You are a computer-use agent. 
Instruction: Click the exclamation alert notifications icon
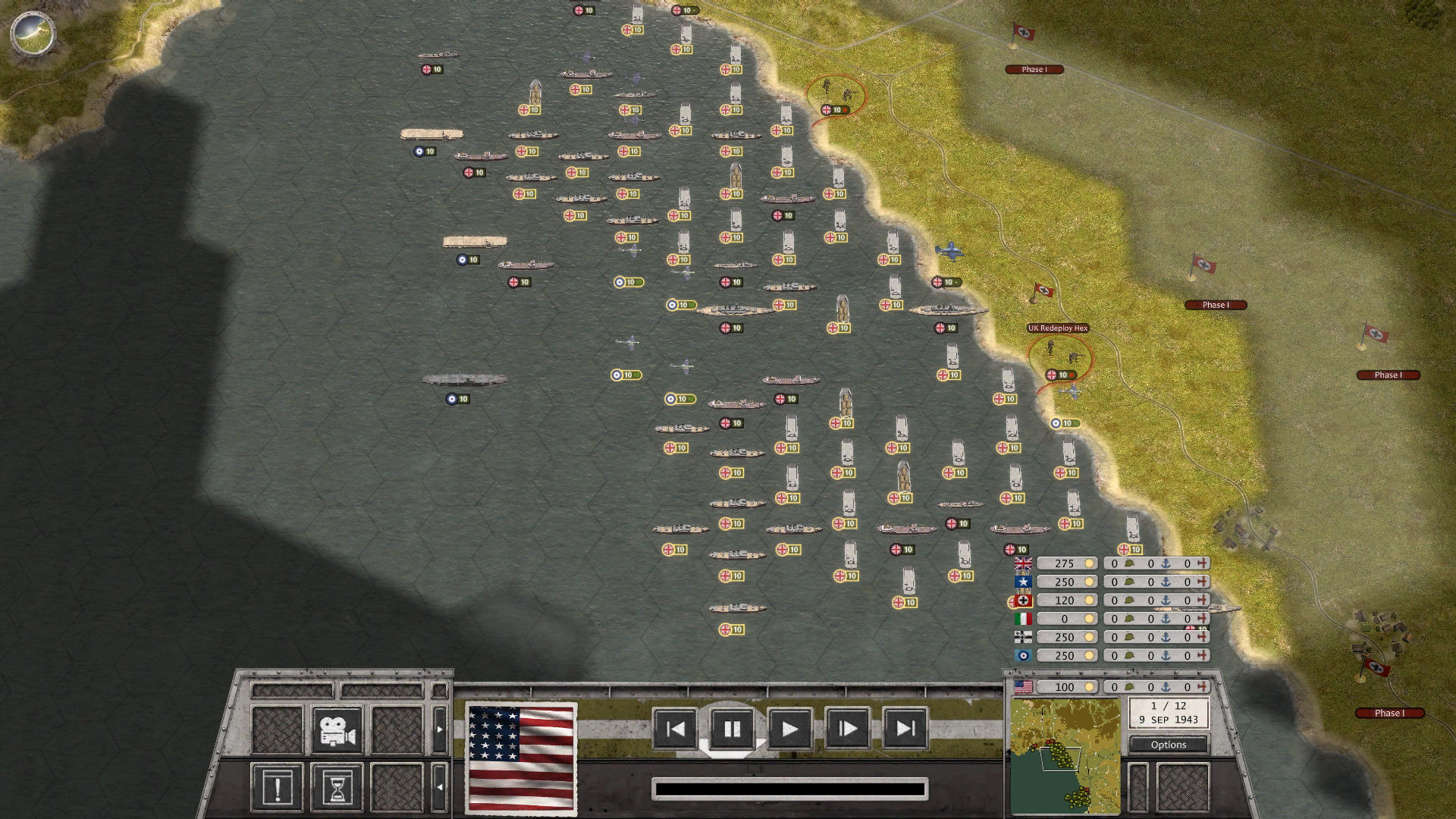tap(278, 786)
